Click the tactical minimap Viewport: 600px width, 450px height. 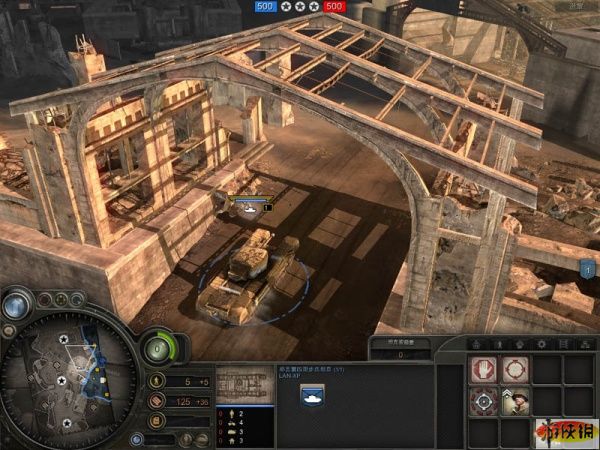click(68, 379)
